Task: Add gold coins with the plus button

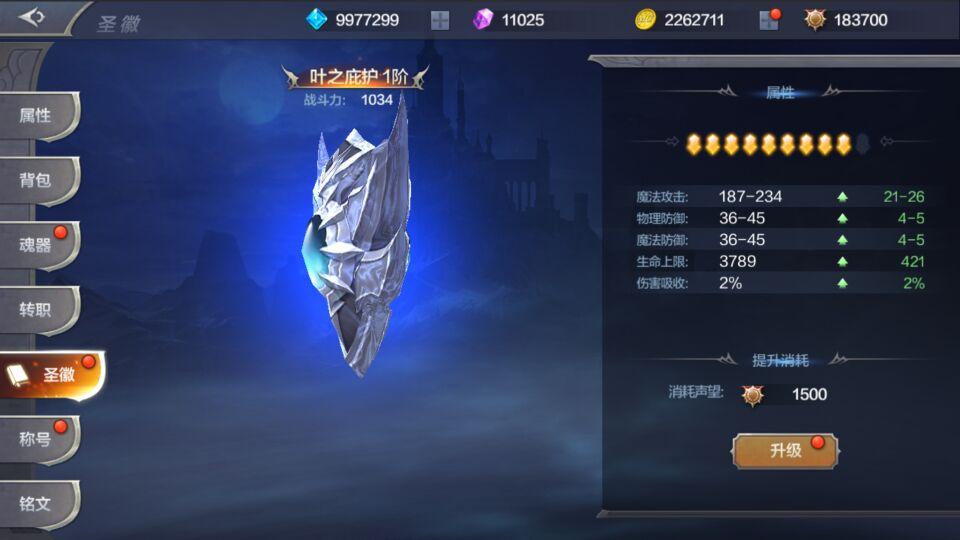Action: pos(768,20)
